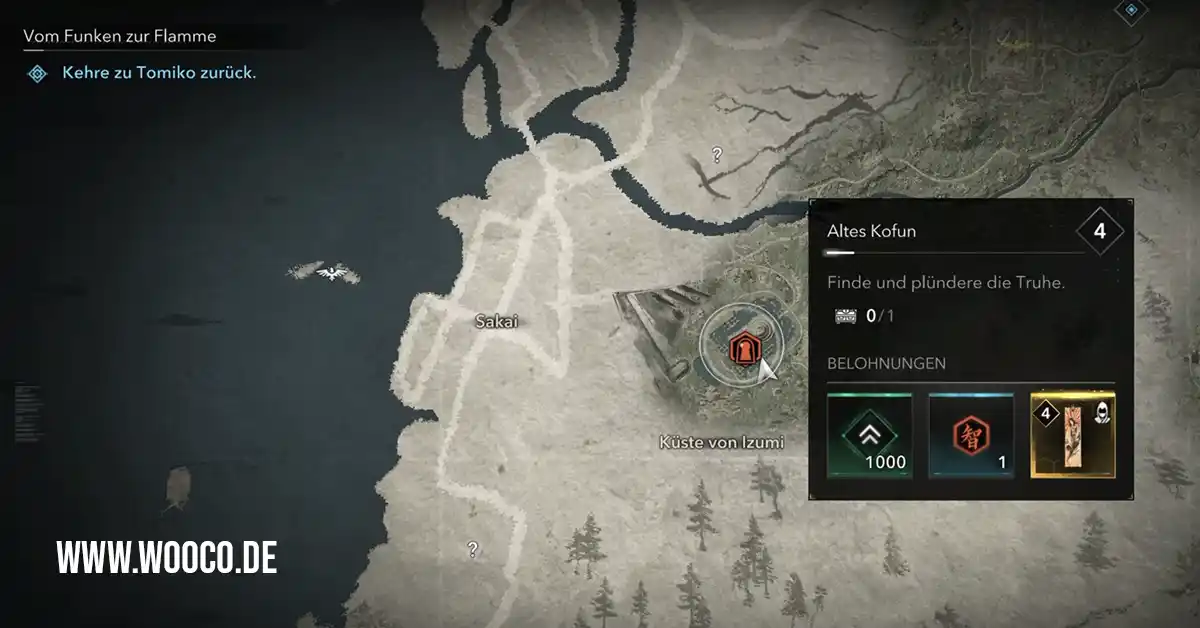Image resolution: width=1200 pixels, height=628 pixels.
Task: Select the 1000 XP reward tile
Action: pyautogui.click(x=869, y=435)
